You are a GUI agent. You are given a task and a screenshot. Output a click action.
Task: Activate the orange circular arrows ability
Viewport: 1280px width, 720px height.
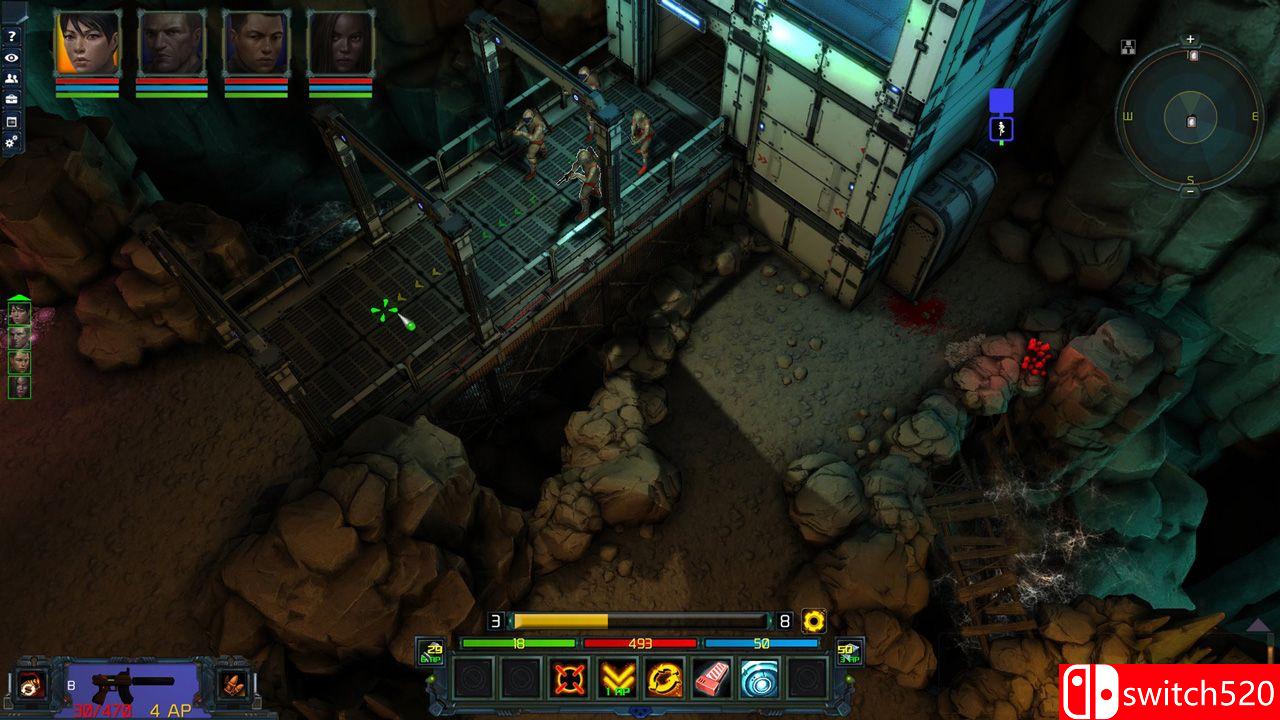coord(664,679)
